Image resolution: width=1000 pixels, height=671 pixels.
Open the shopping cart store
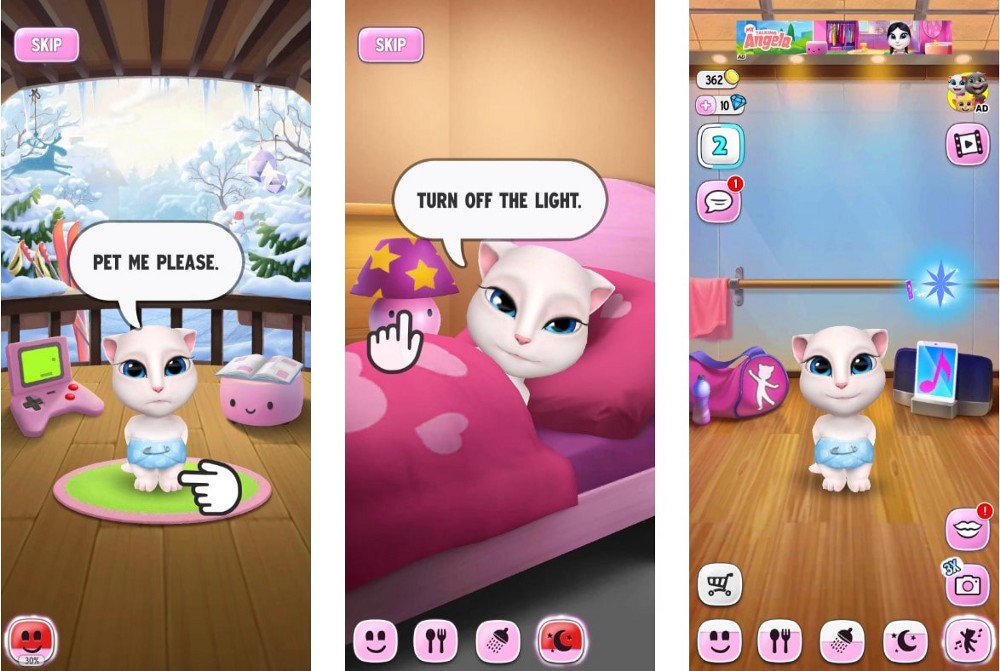719,585
